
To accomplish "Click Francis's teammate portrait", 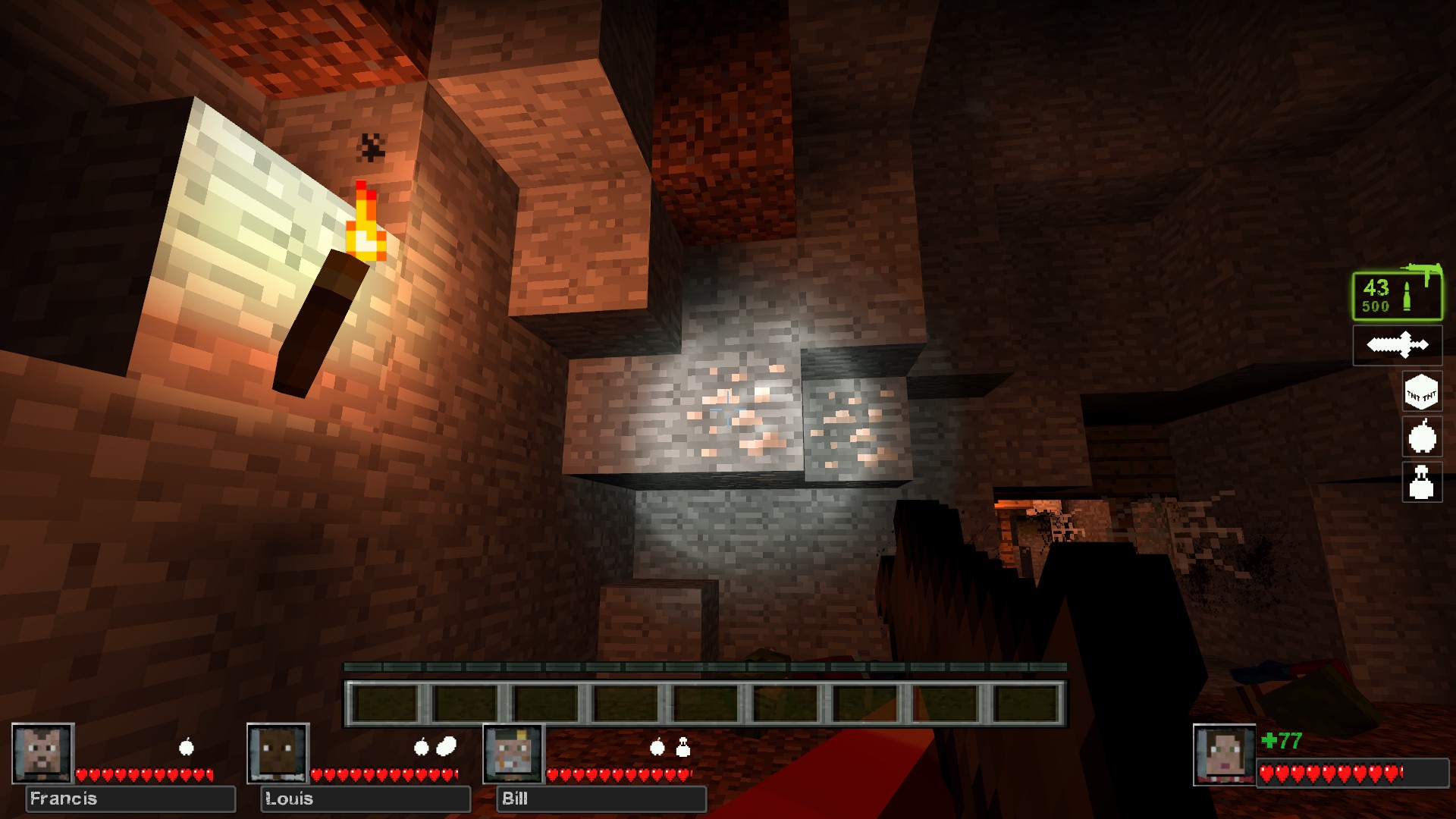I will coord(42,753).
